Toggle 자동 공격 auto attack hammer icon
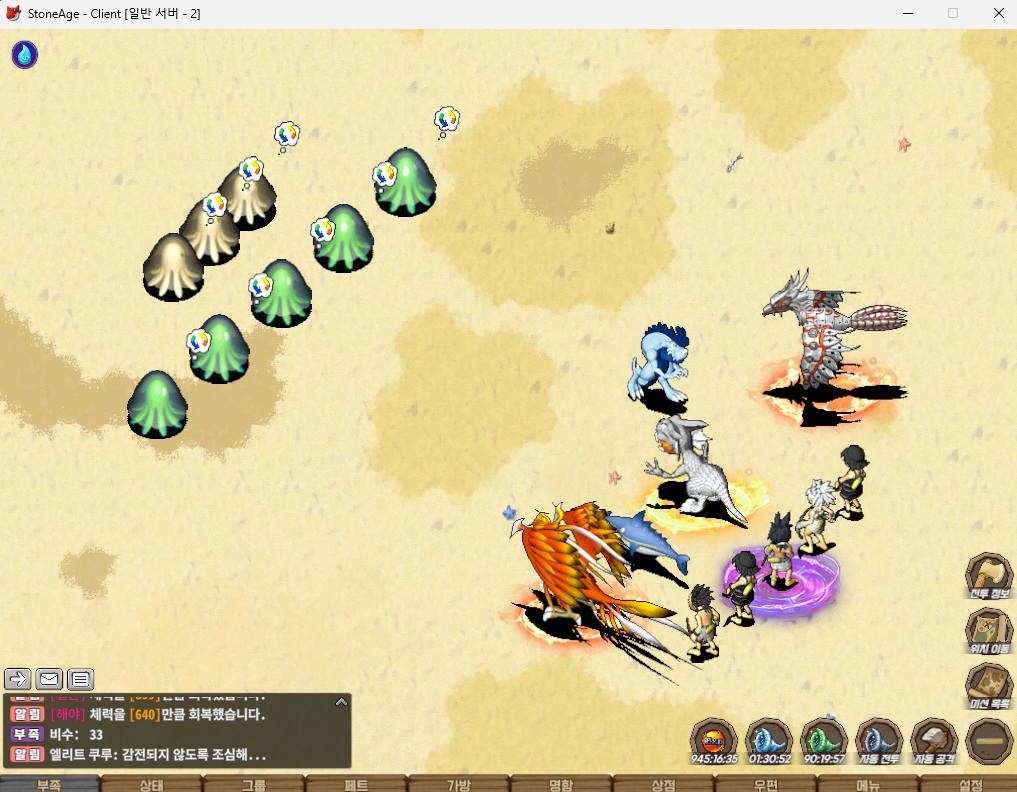The image size is (1017, 792). 934,740
